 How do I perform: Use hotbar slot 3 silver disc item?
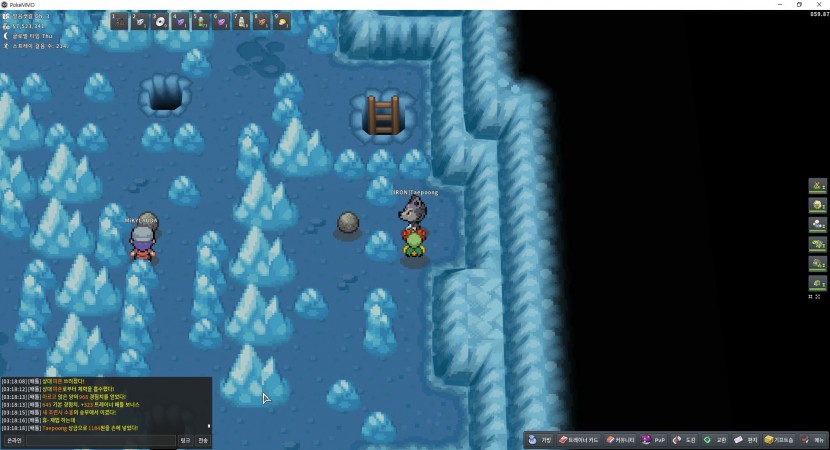pos(161,21)
